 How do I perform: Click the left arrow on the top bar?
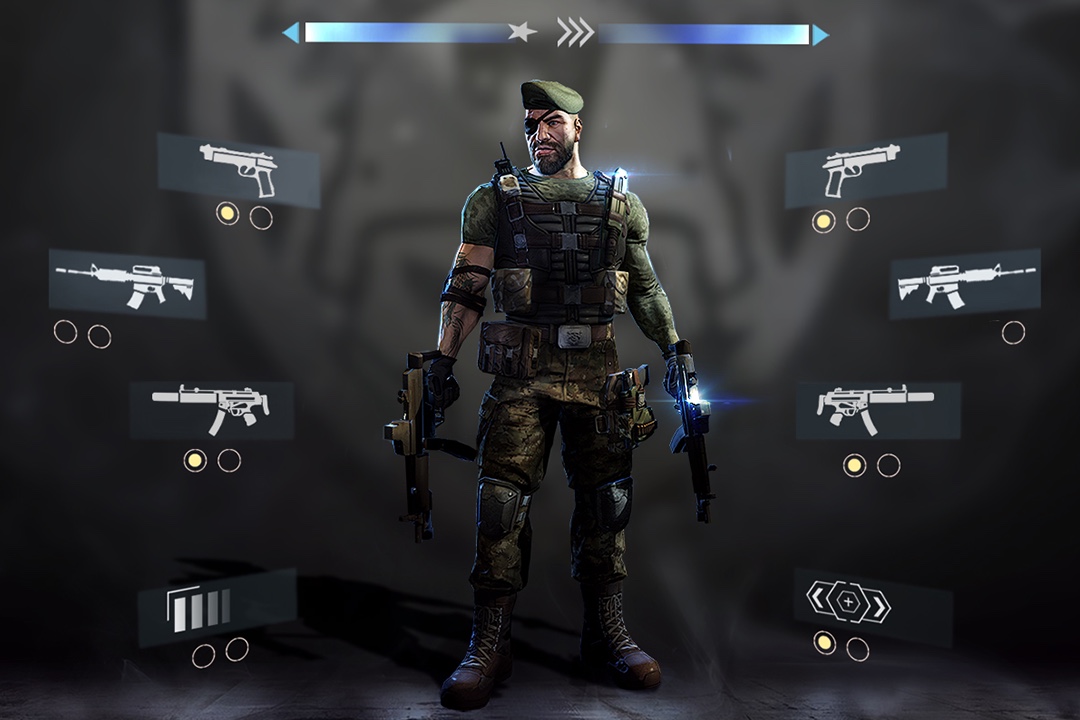pyautogui.click(x=290, y=34)
